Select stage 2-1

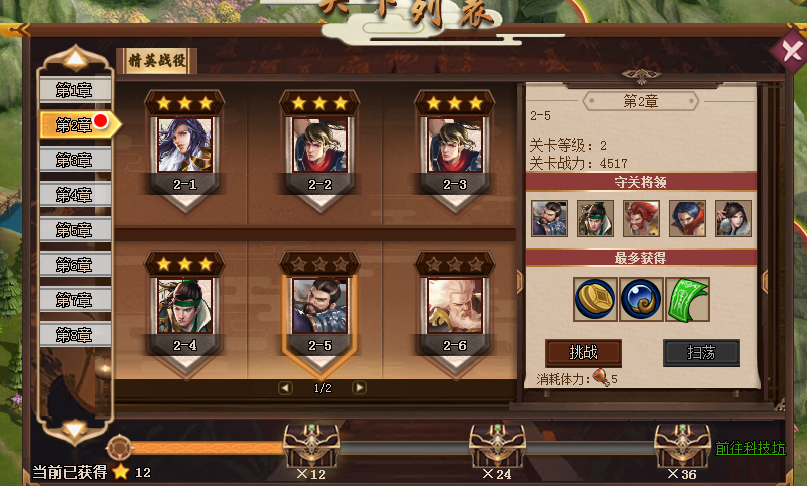coord(185,146)
